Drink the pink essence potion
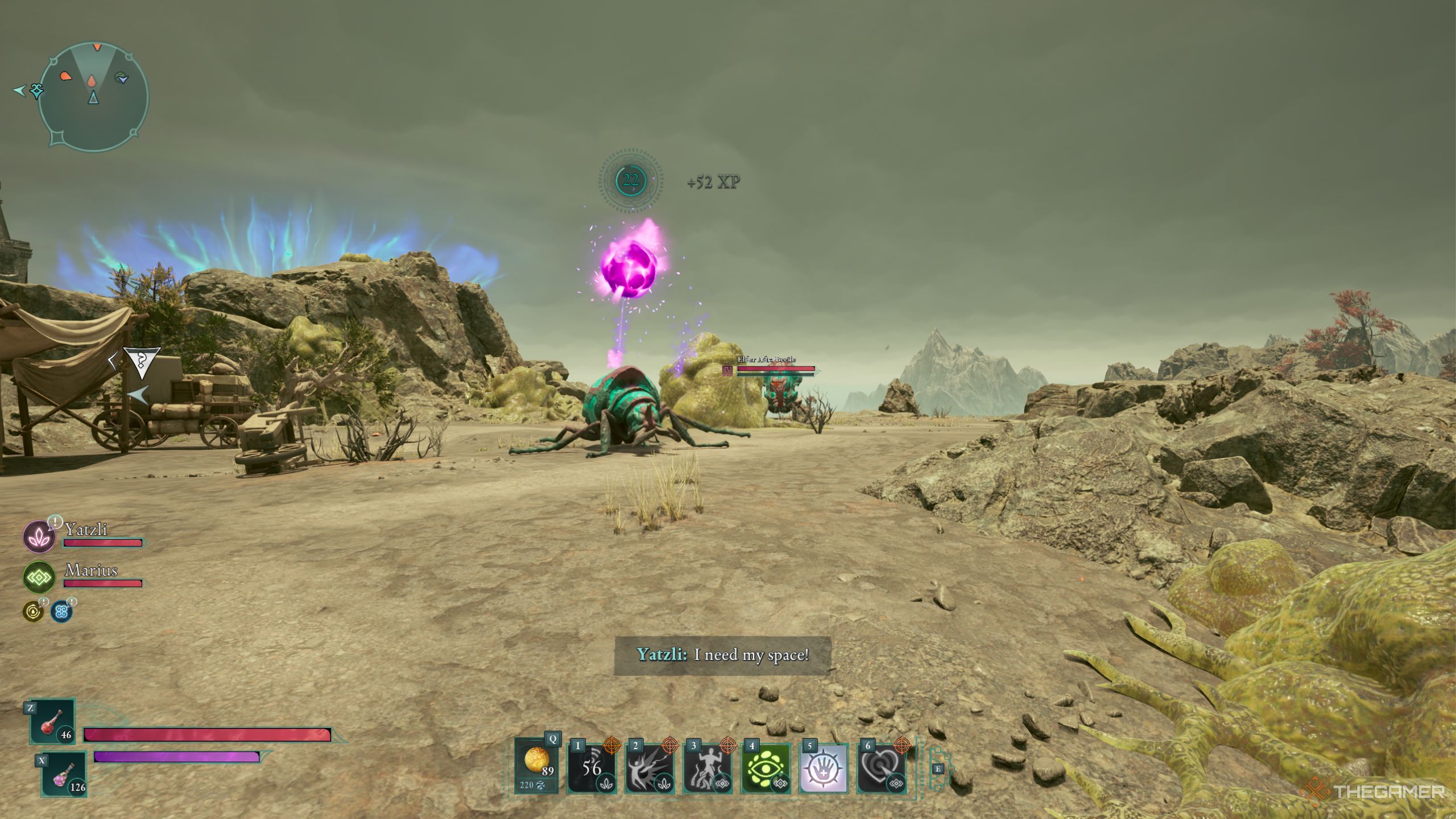The image size is (1456, 819). pos(64,774)
